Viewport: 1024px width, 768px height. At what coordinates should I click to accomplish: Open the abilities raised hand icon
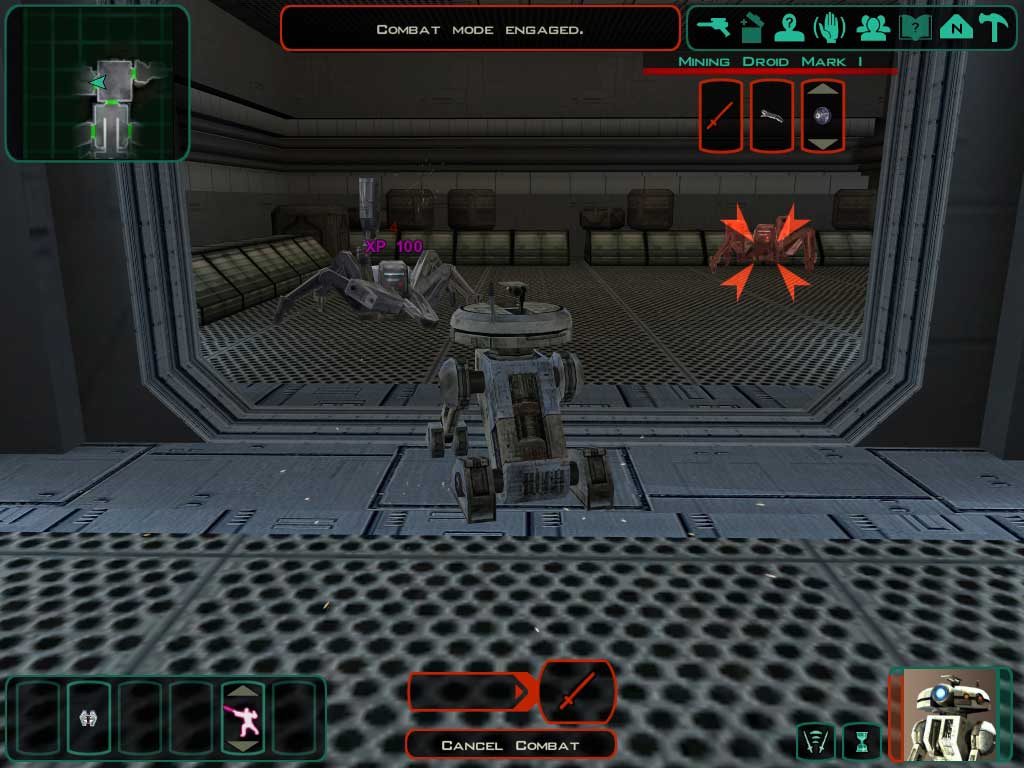(x=830, y=27)
